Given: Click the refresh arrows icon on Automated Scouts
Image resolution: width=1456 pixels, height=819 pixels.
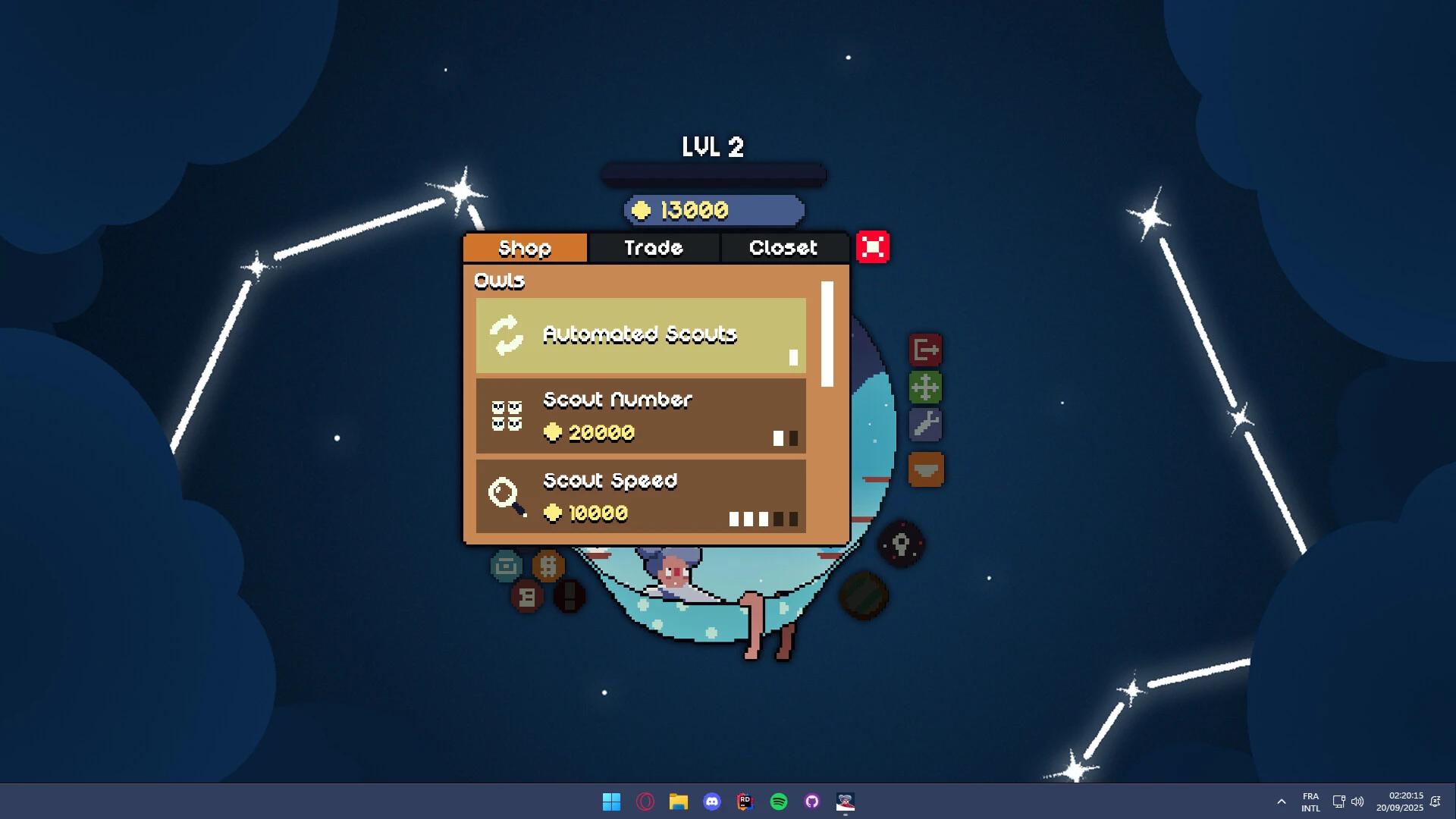Looking at the screenshot, I should pos(506,334).
